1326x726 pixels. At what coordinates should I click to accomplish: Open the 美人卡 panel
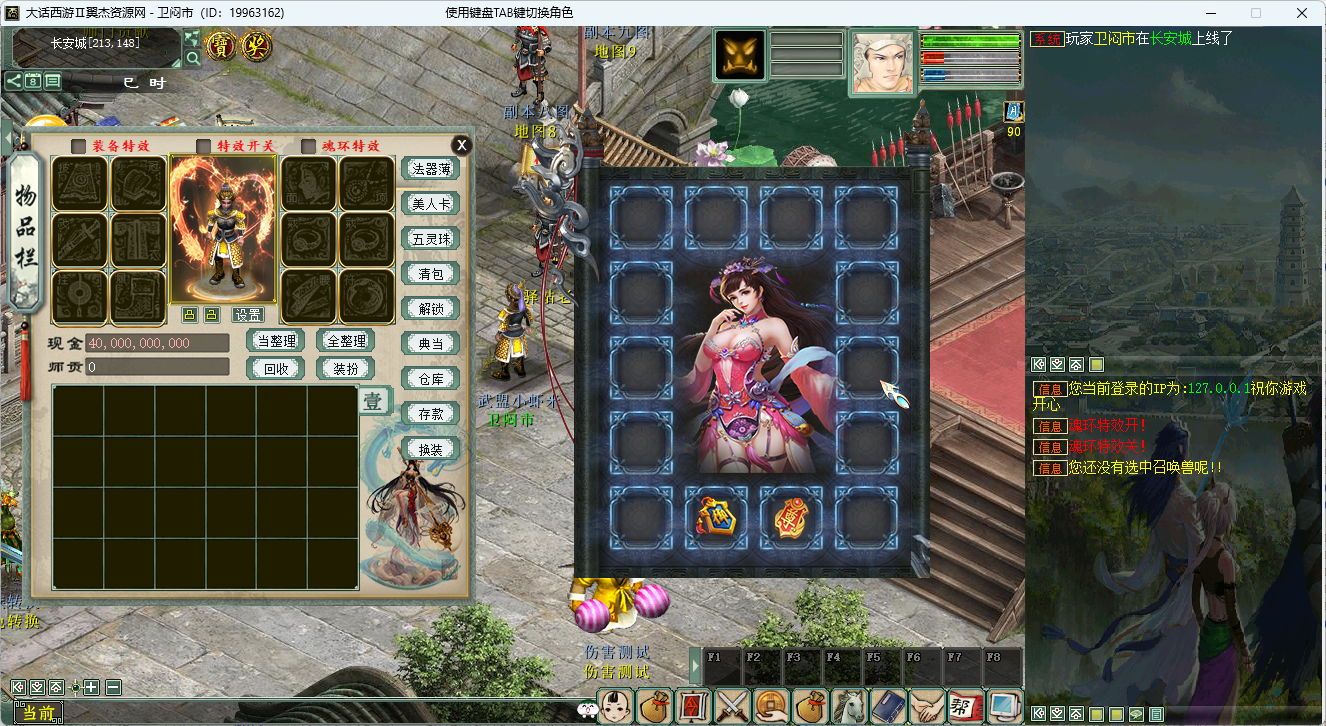(430, 204)
